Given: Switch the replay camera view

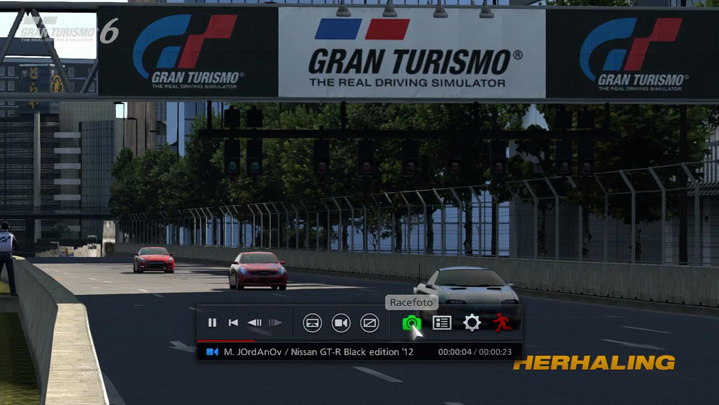Looking at the screenshot, I should click(341, 323).
